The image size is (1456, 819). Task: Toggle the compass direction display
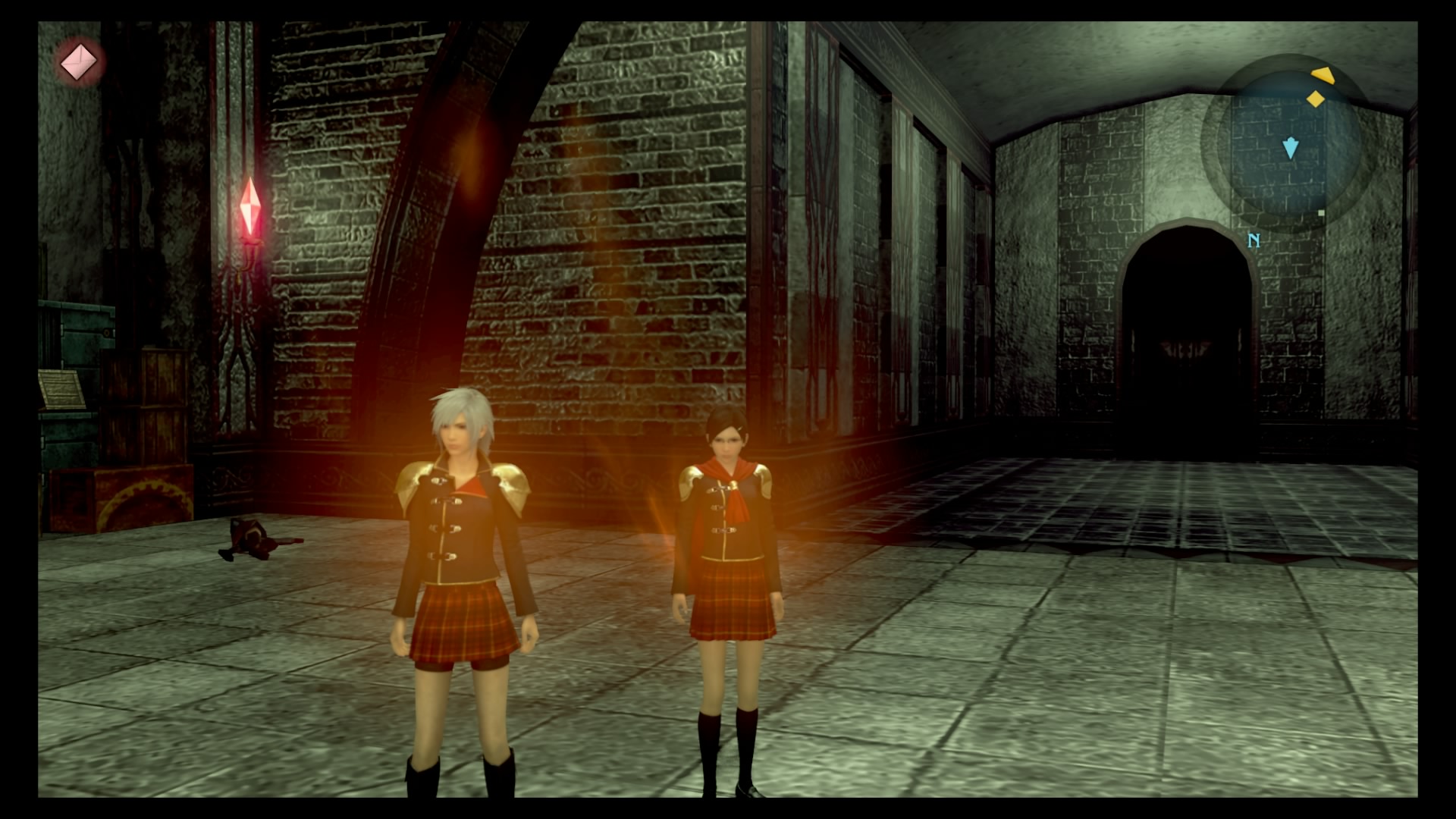click(1255, 240)
